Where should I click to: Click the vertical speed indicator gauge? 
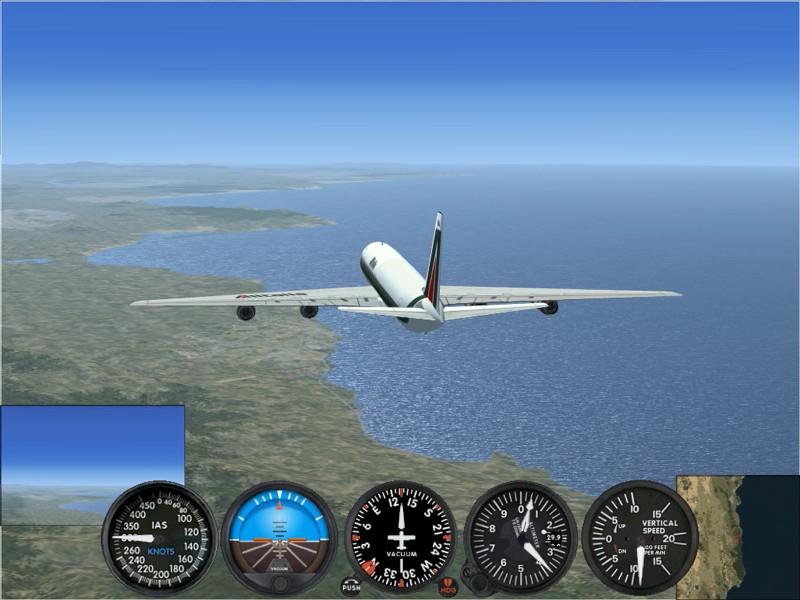pos(640,537)
